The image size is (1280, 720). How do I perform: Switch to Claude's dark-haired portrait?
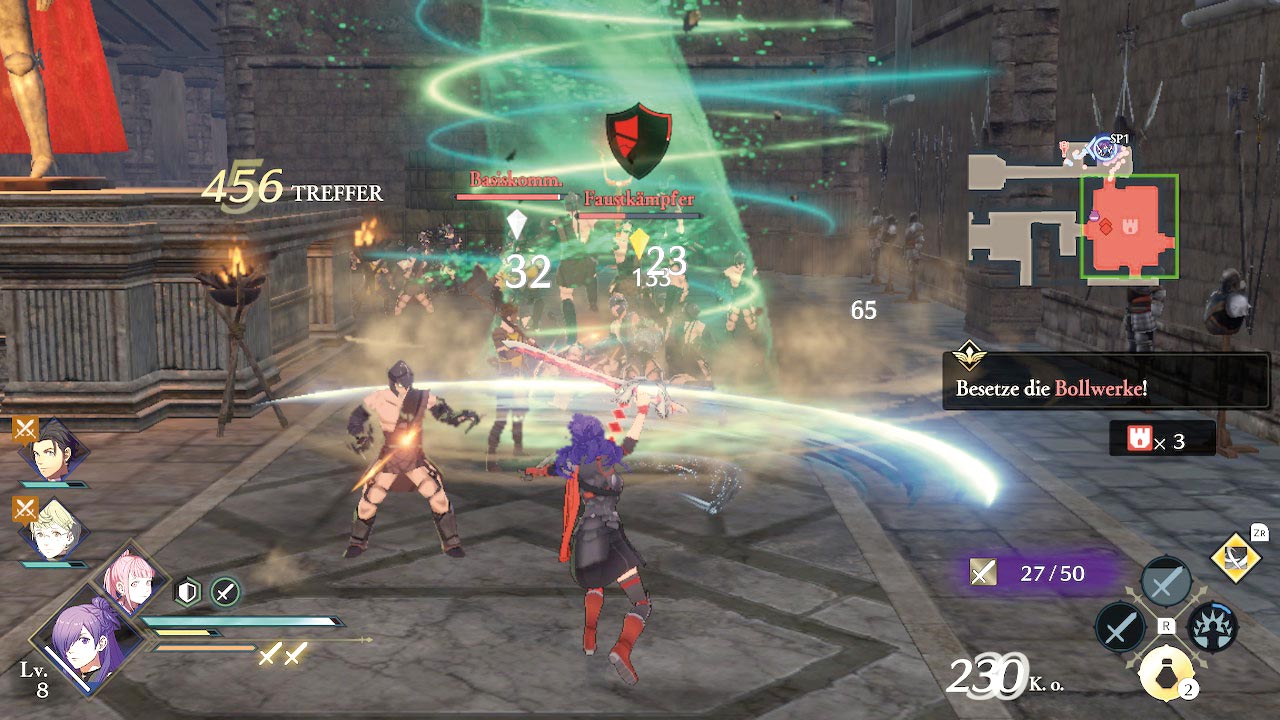(x=53, y=456)
